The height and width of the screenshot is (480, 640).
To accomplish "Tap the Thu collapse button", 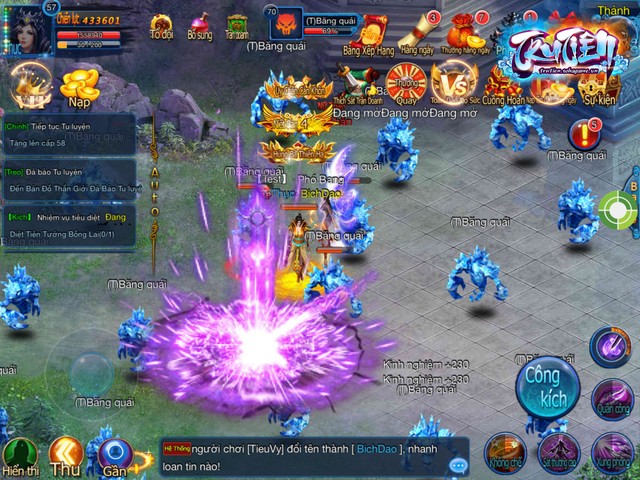I will pyautogui.click(x=66, y=456).
